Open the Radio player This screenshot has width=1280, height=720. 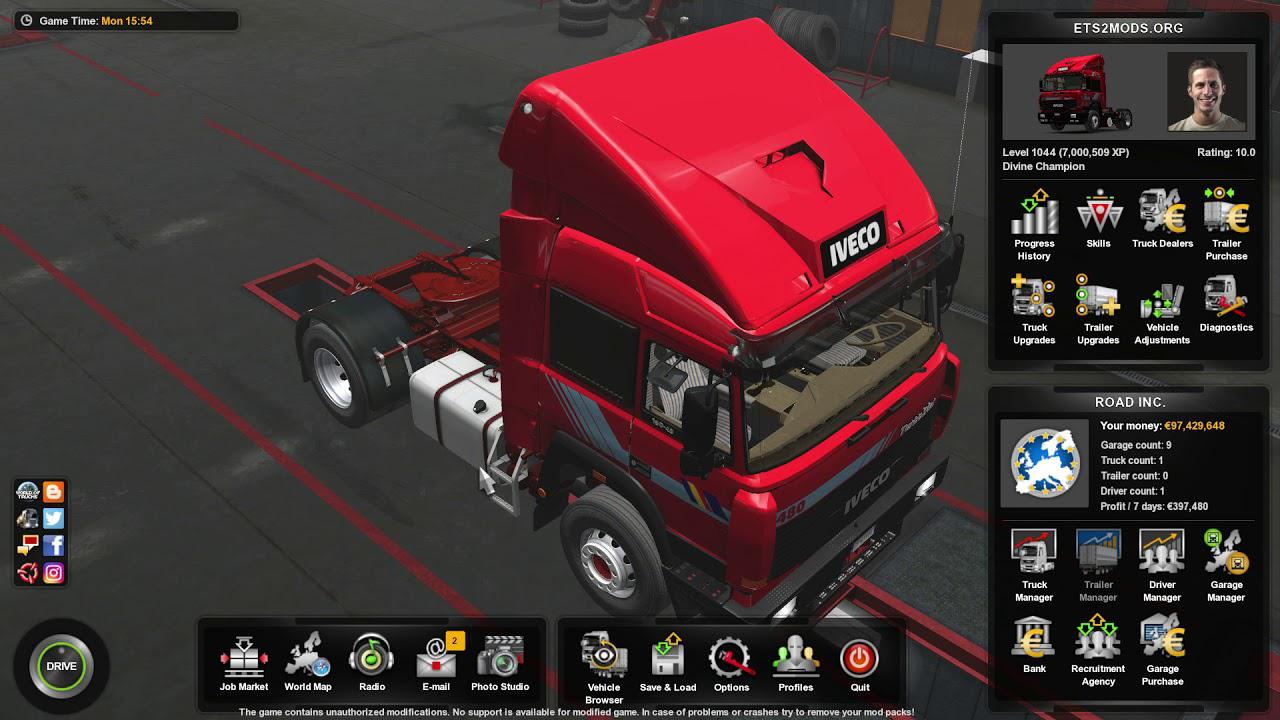(371, 660)
